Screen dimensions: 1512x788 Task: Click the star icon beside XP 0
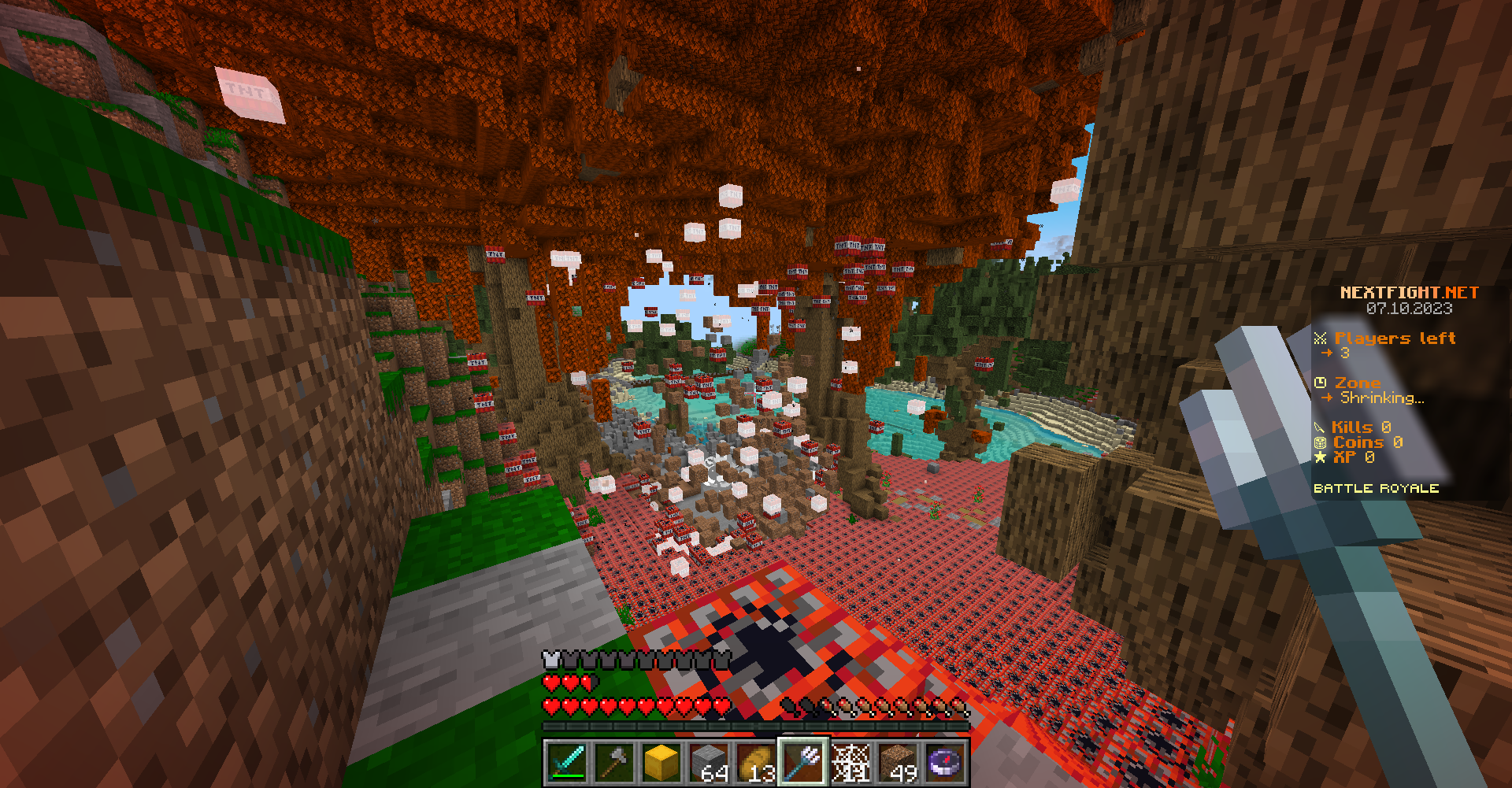1321,457
